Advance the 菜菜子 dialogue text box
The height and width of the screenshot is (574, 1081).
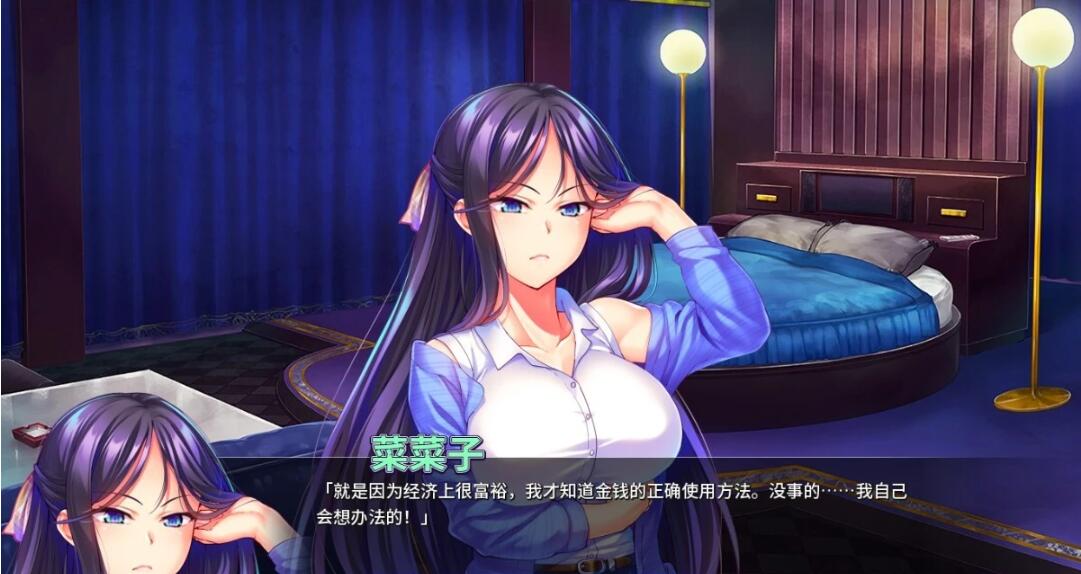[x=620, y=505]
